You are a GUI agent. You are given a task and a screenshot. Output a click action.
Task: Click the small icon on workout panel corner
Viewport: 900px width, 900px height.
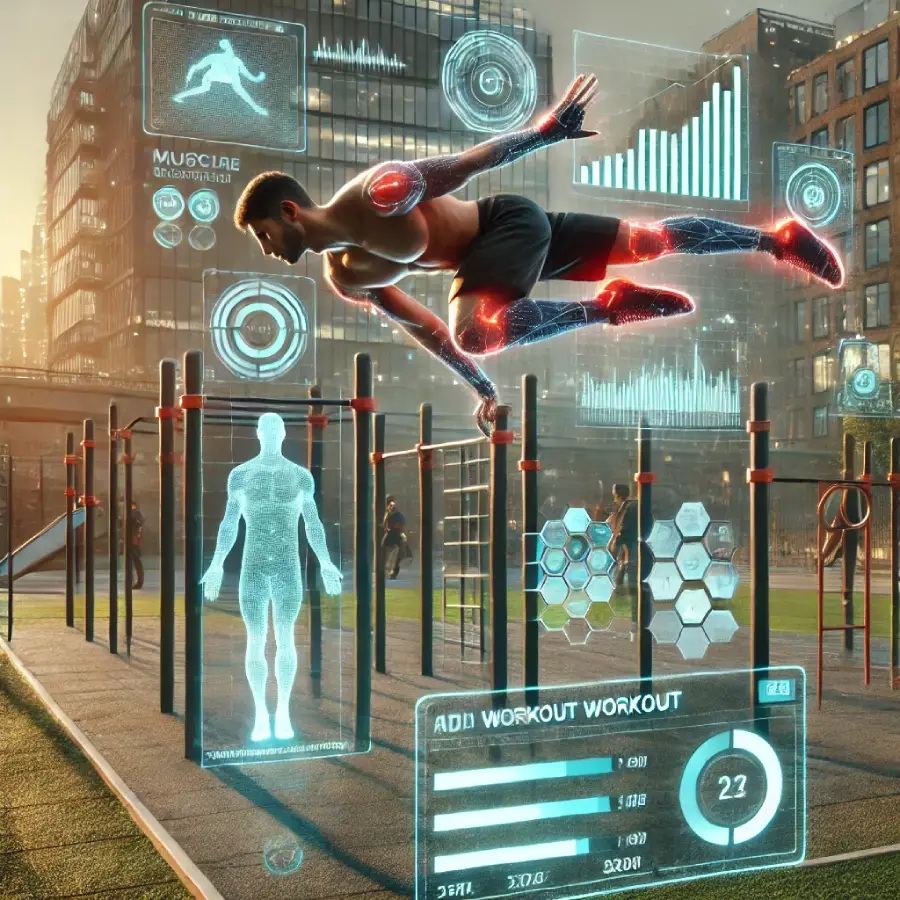tap(774, 688)
